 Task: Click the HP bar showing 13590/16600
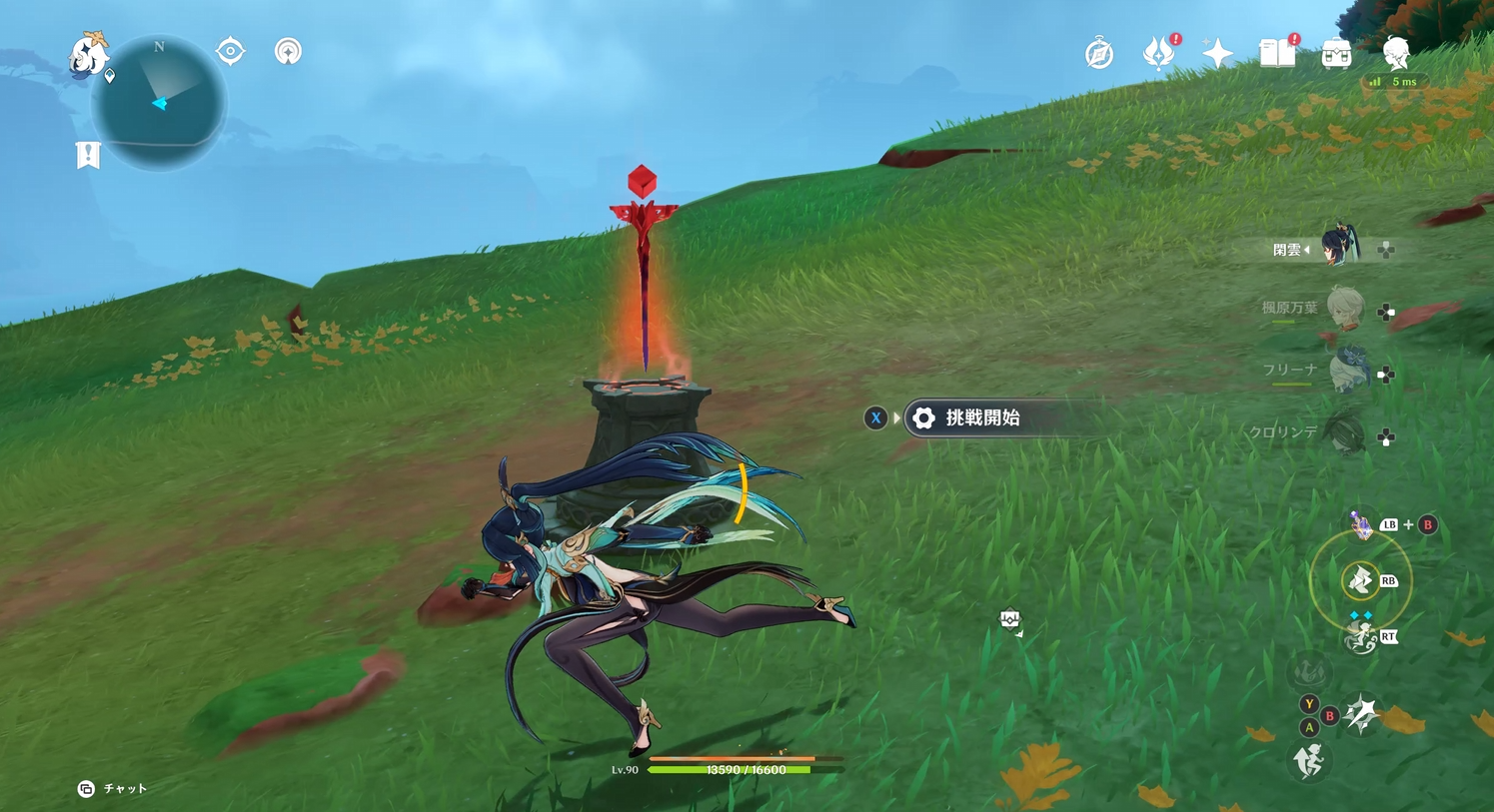pos(747,770)
